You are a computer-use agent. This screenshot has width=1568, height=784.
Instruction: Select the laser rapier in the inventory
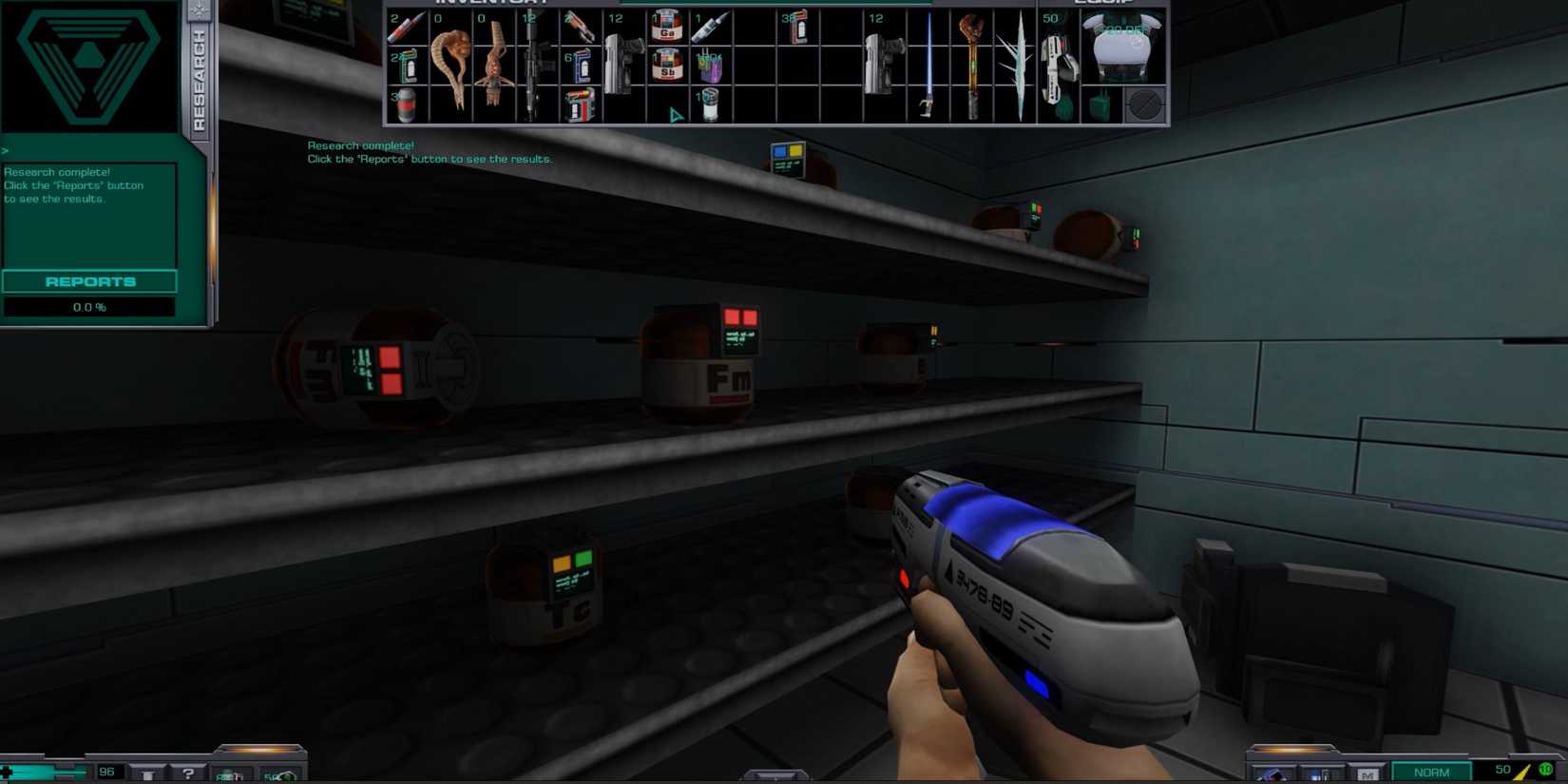928,63
